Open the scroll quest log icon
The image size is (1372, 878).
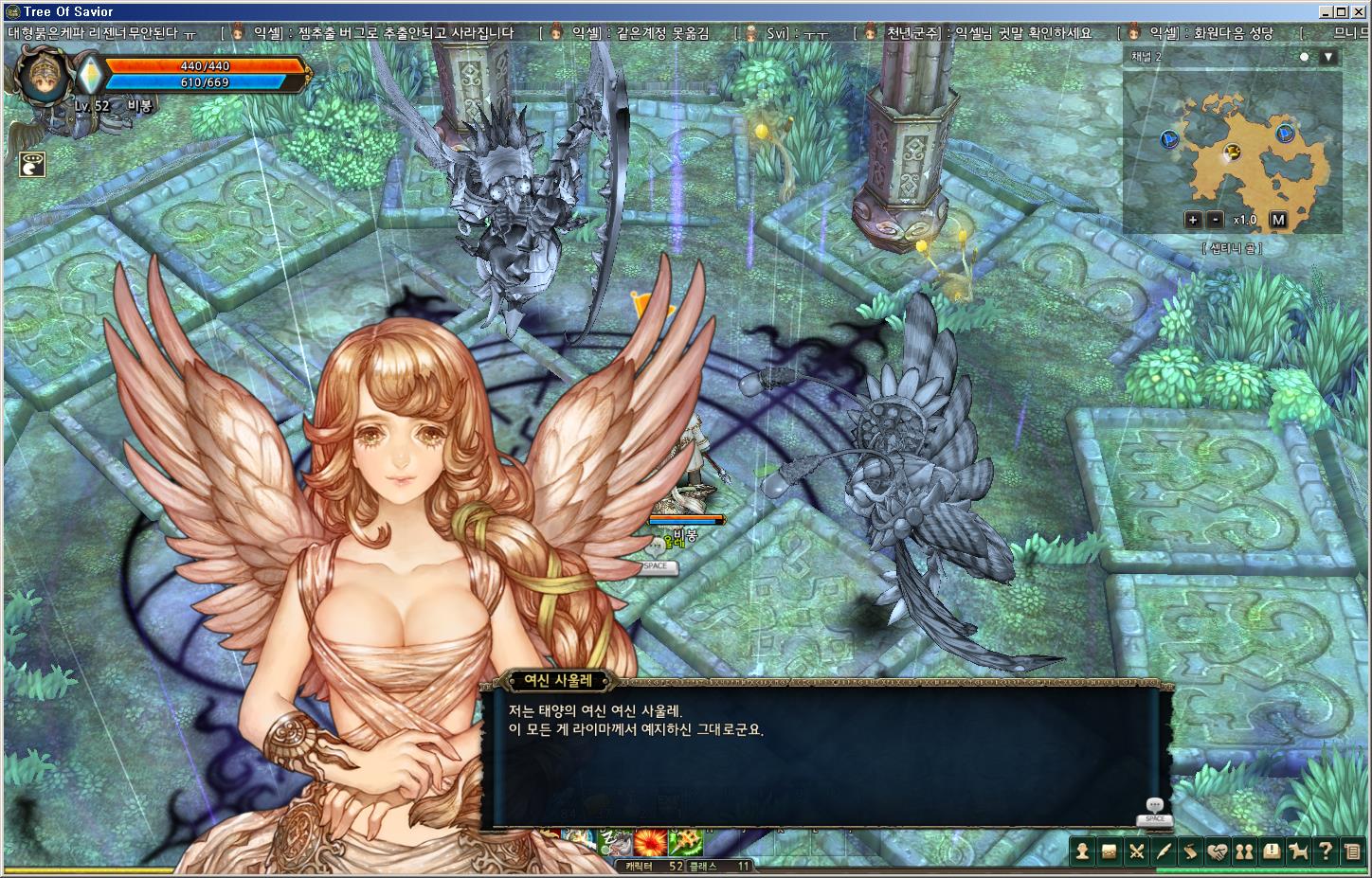pos(1190,851)
